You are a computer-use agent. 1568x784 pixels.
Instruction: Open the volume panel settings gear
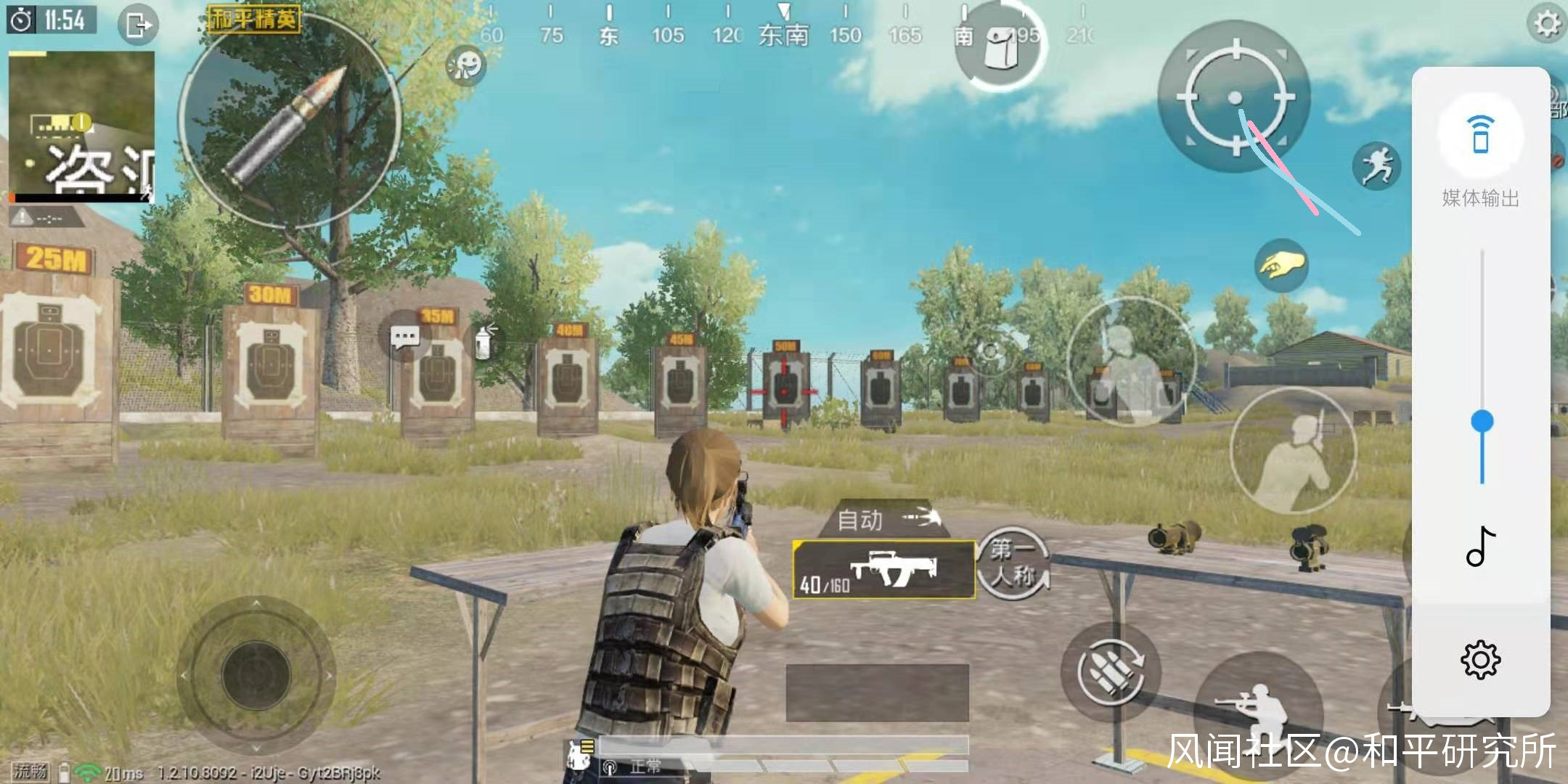pos(1480,660)
